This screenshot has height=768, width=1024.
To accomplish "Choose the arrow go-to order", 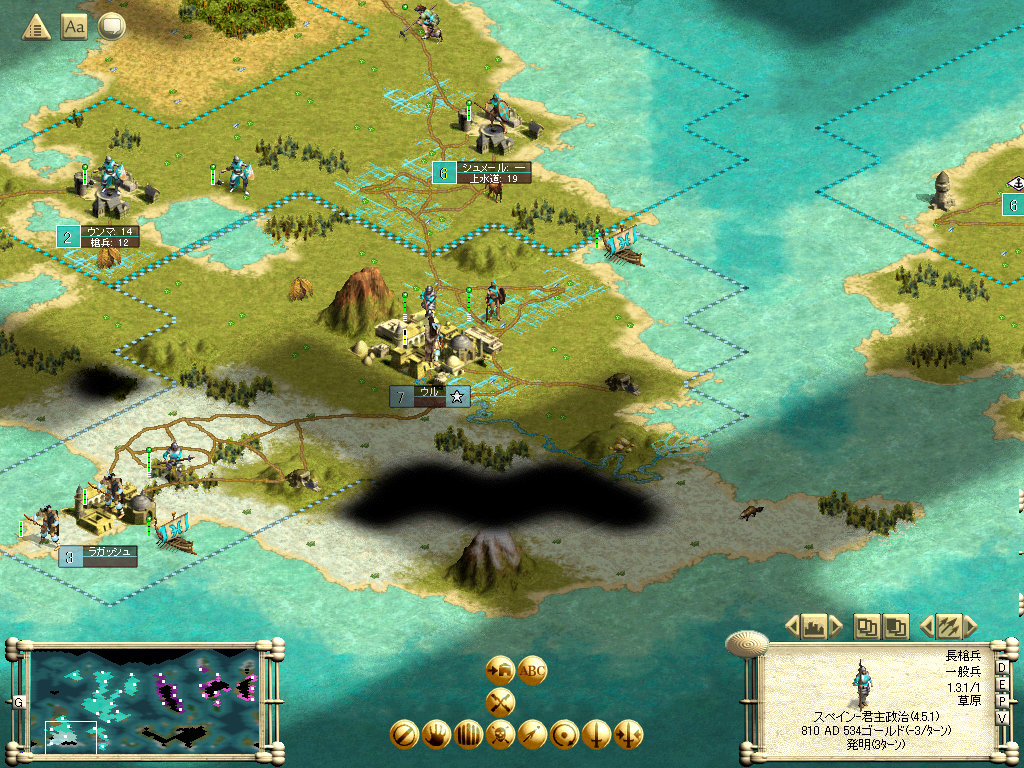I will (533, 735).
